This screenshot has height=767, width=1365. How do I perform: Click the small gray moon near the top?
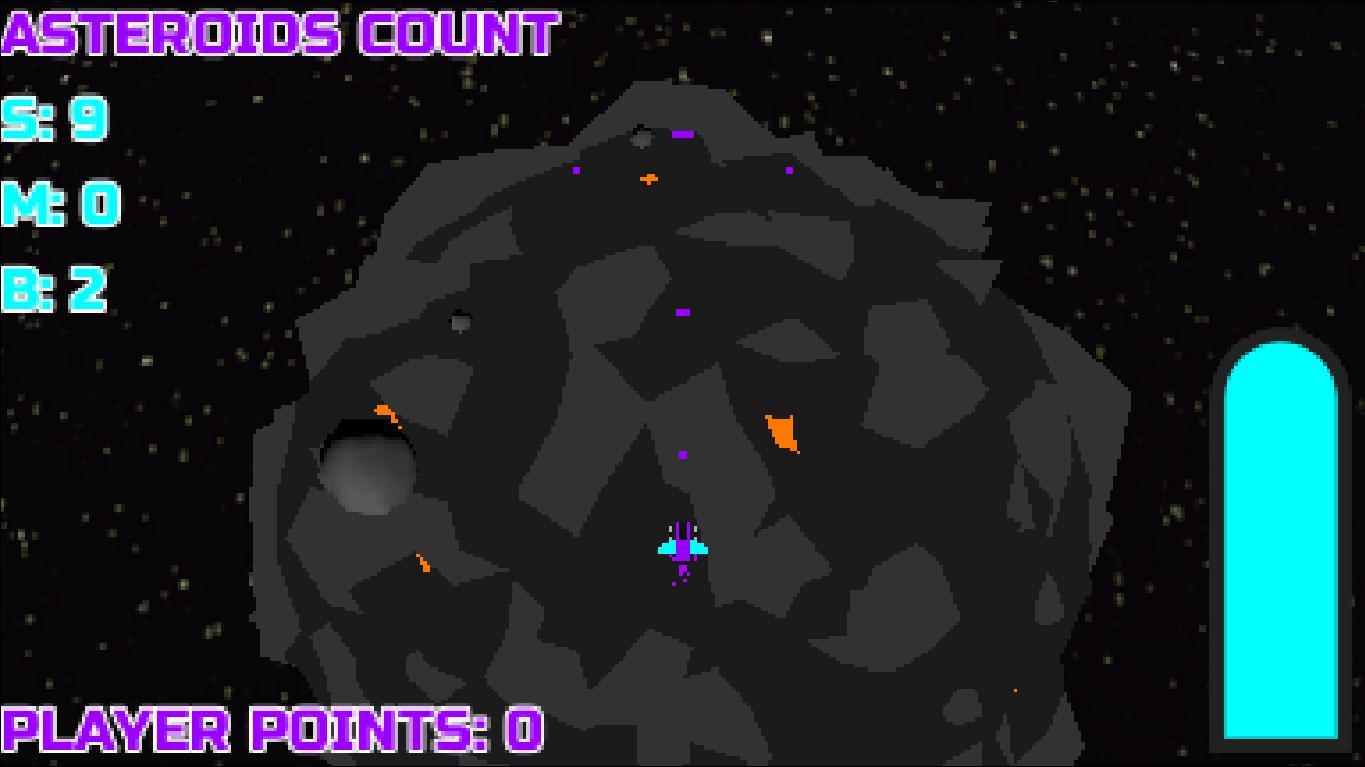[x=643, y=137]
